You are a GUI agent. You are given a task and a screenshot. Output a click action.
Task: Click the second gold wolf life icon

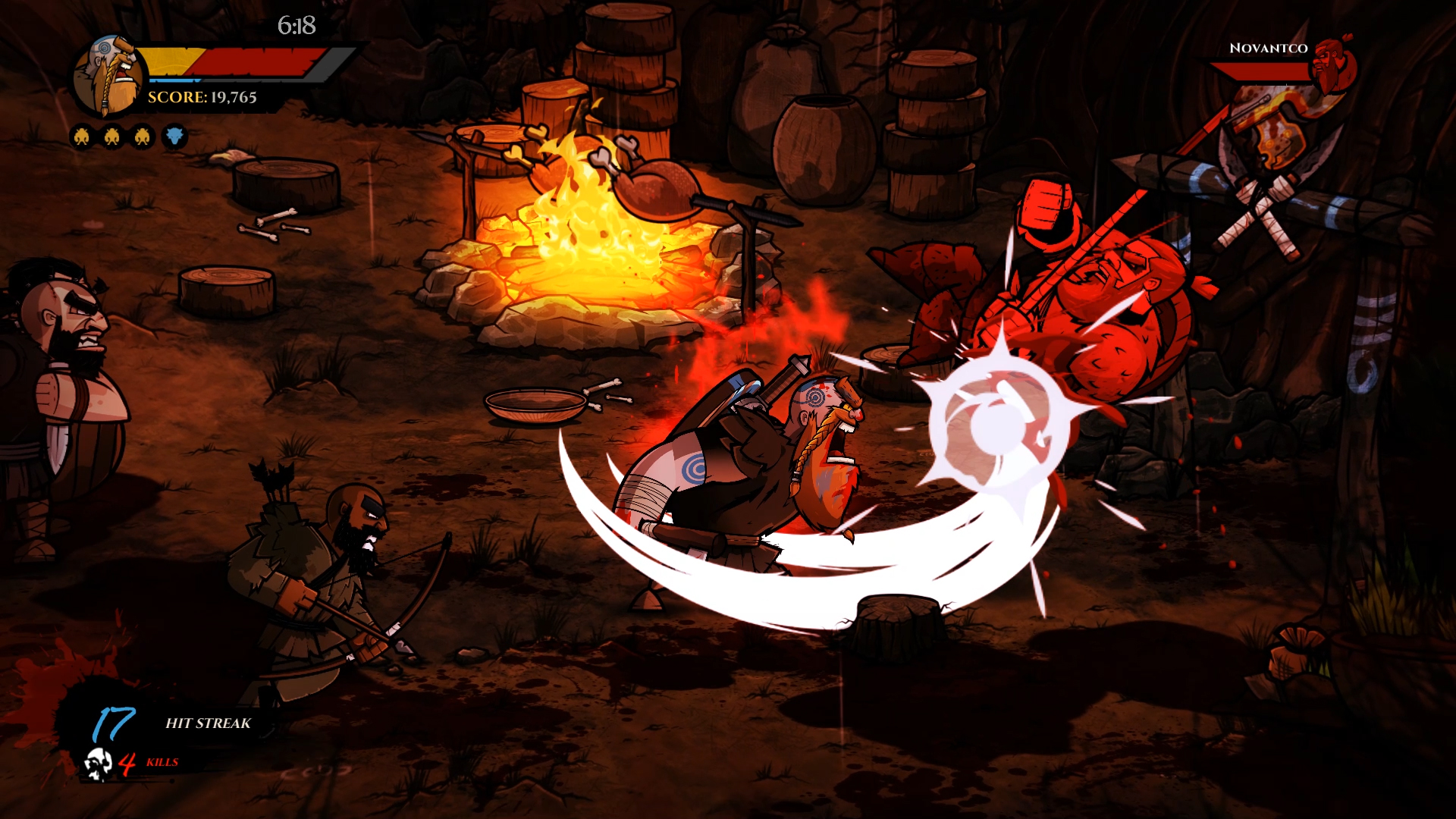tap(111, 136)
